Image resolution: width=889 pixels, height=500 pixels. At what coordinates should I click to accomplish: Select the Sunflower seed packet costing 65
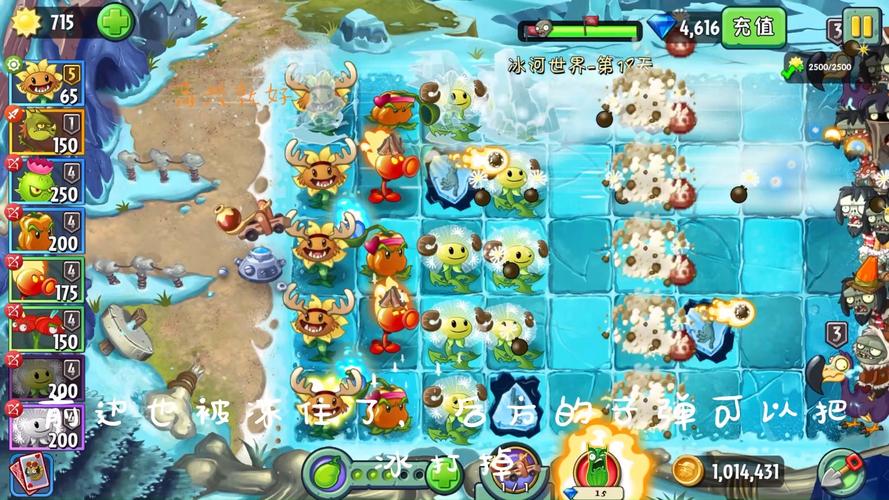[46, 82]
